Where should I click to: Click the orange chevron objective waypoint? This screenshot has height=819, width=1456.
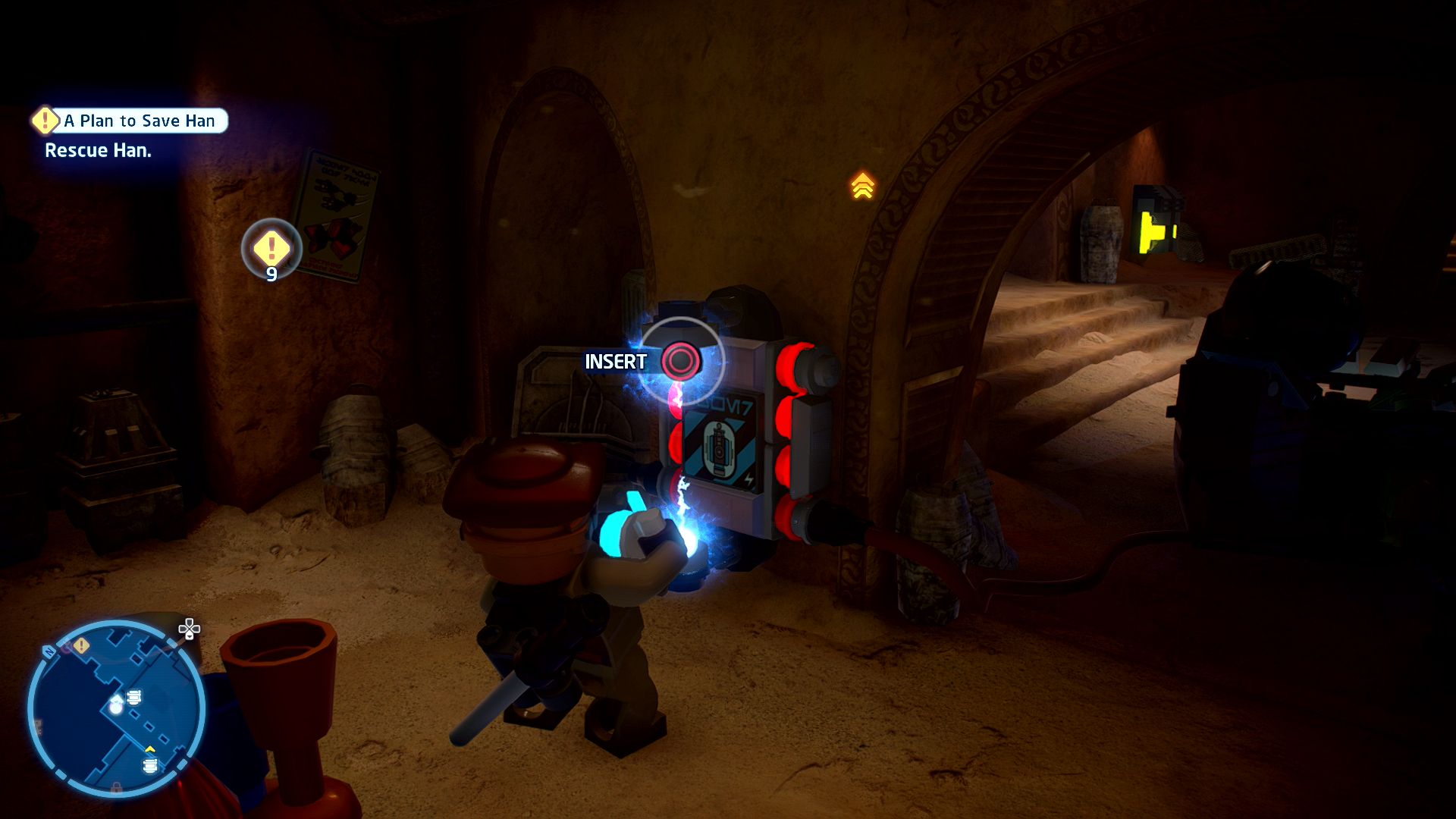[x=862, y=186]
